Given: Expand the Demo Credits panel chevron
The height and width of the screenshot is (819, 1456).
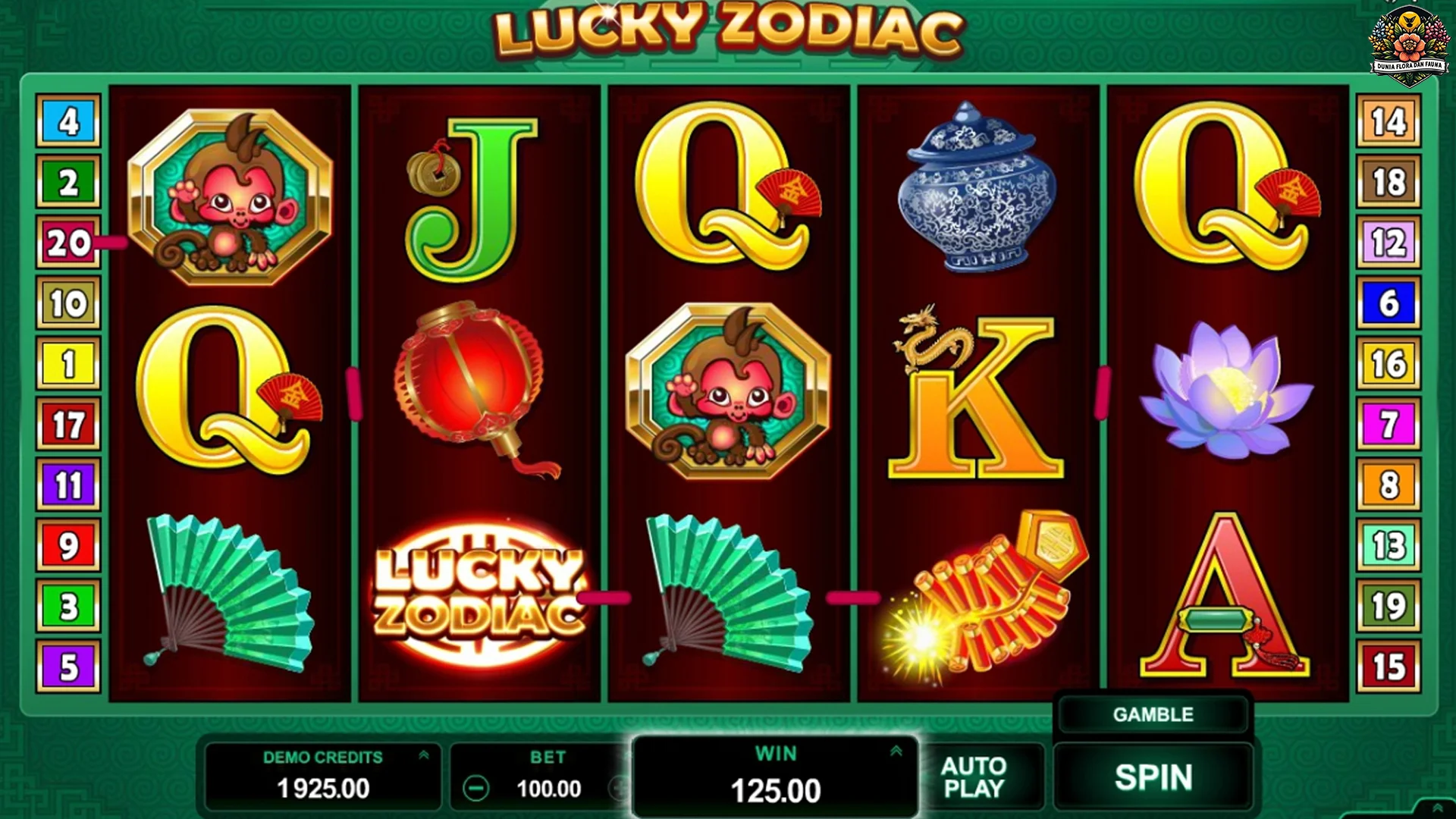Looking at the screenshot, I should (425, 755).
